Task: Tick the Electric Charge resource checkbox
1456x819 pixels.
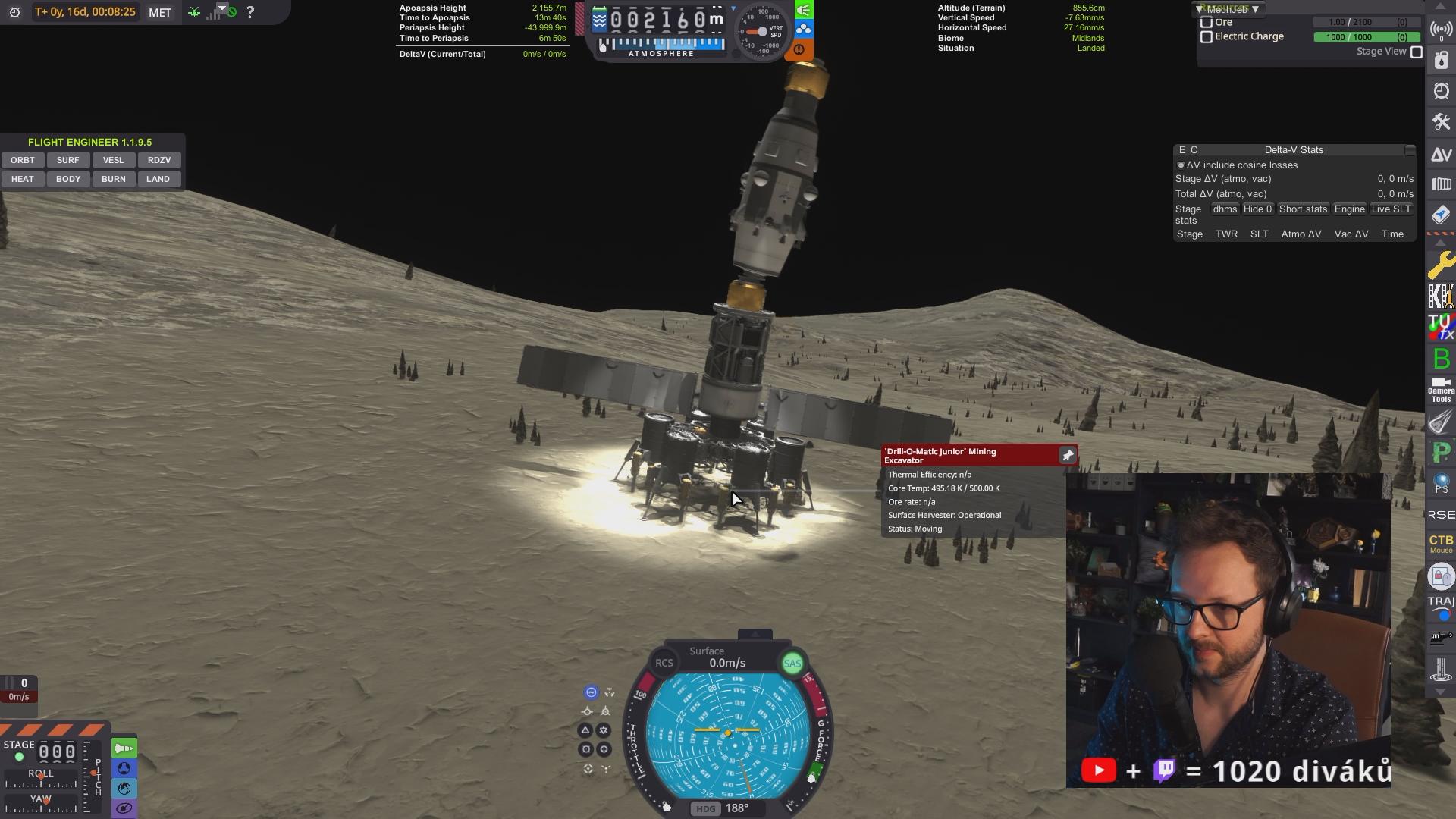Action: 1207,36
